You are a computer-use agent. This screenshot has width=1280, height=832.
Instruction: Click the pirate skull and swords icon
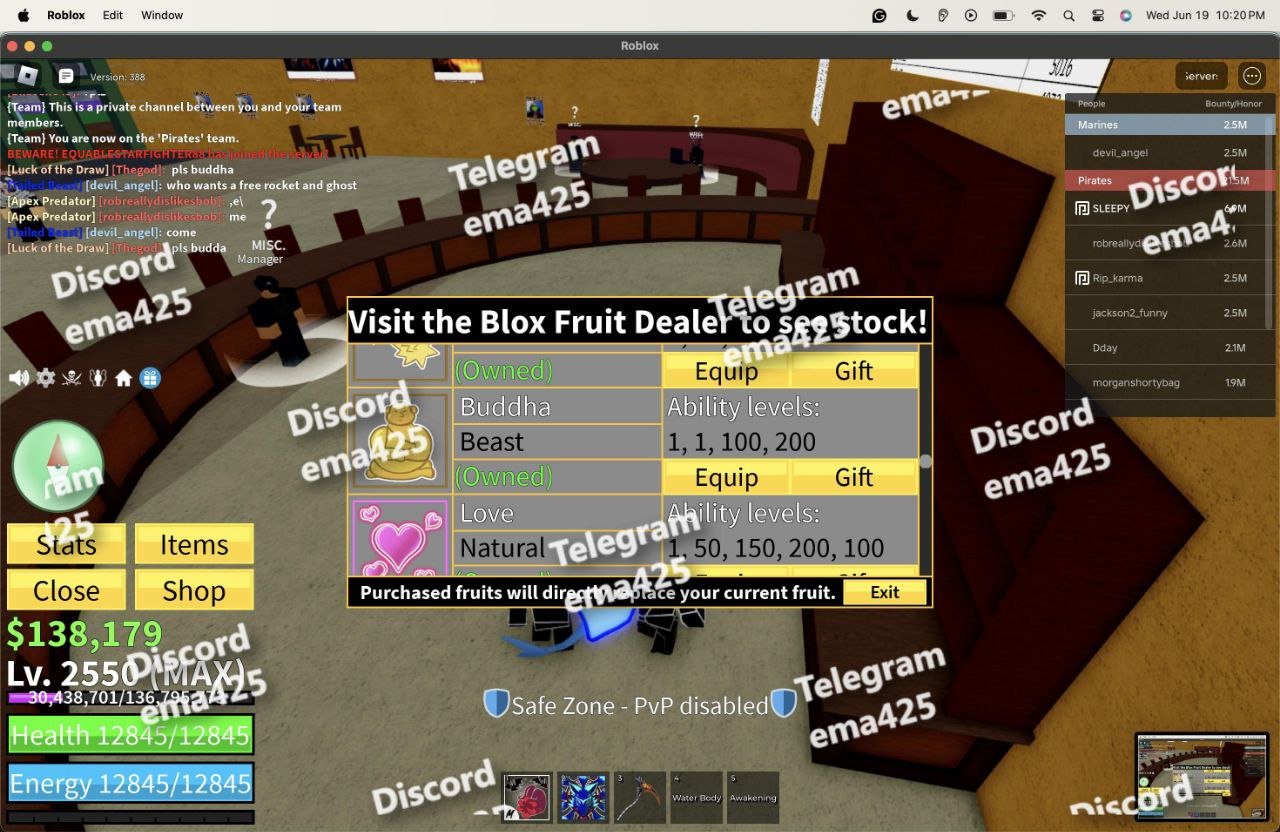[71, 378]
